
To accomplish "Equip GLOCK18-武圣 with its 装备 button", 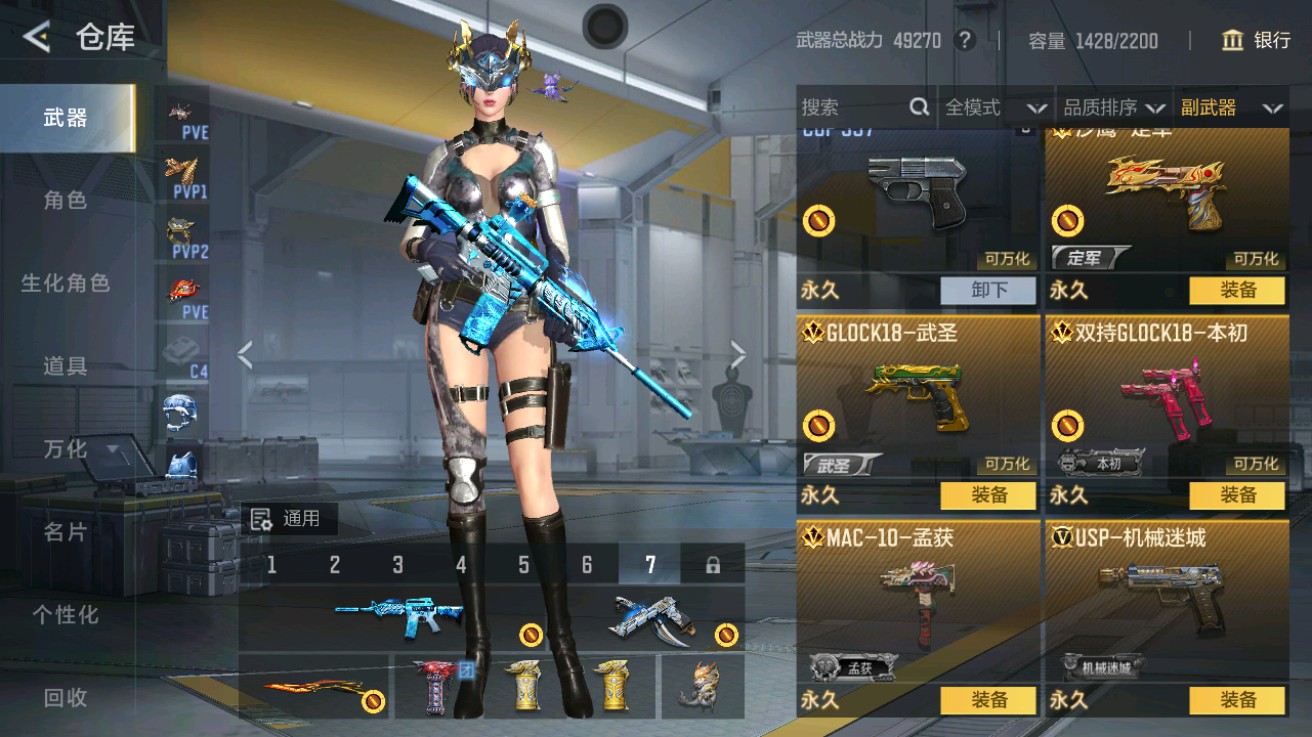I will [987, 495].
